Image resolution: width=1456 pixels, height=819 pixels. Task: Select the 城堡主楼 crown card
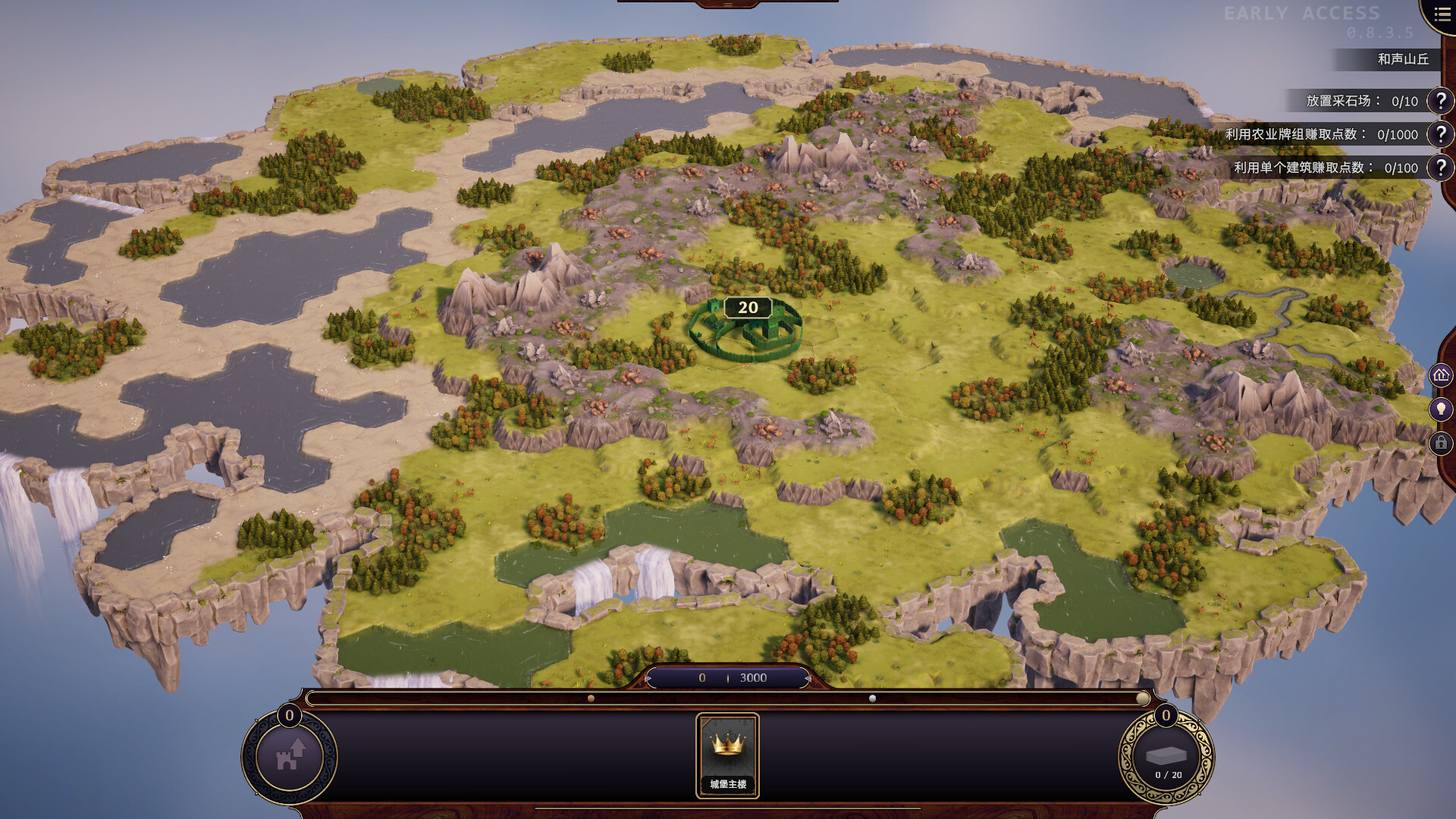(727, 755)
